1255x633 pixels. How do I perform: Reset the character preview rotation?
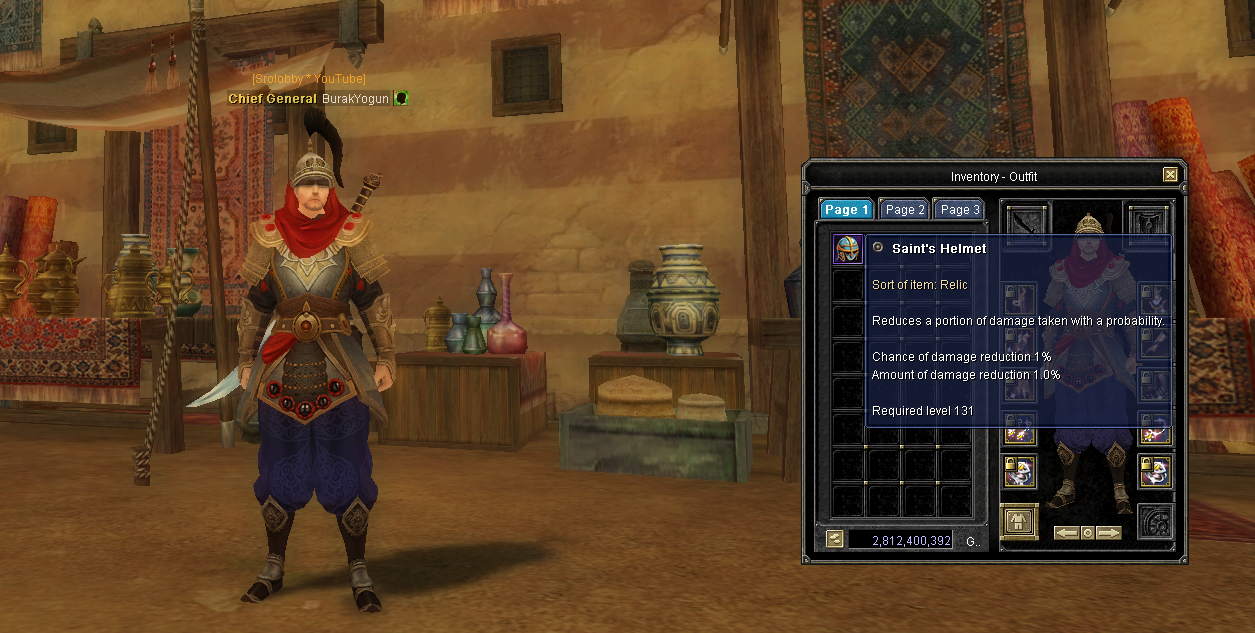tap(1088, 533)
